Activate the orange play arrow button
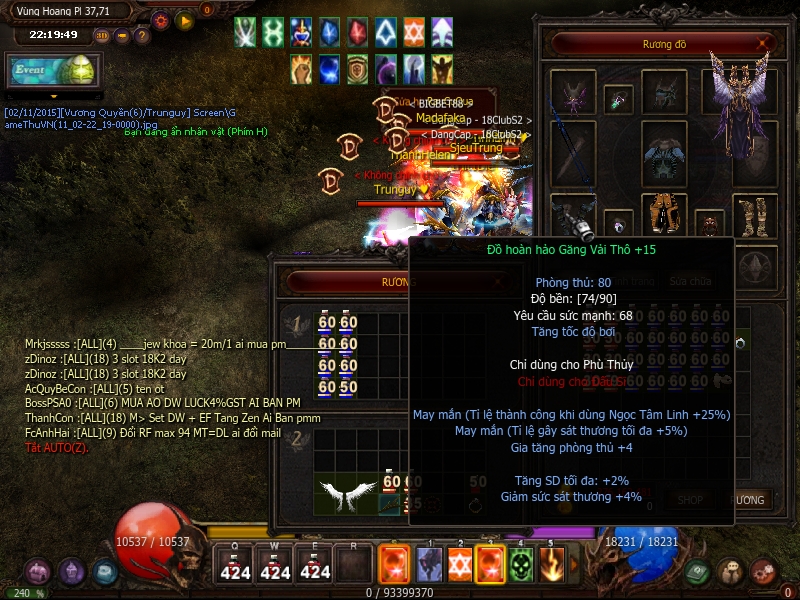 (185, 19)
